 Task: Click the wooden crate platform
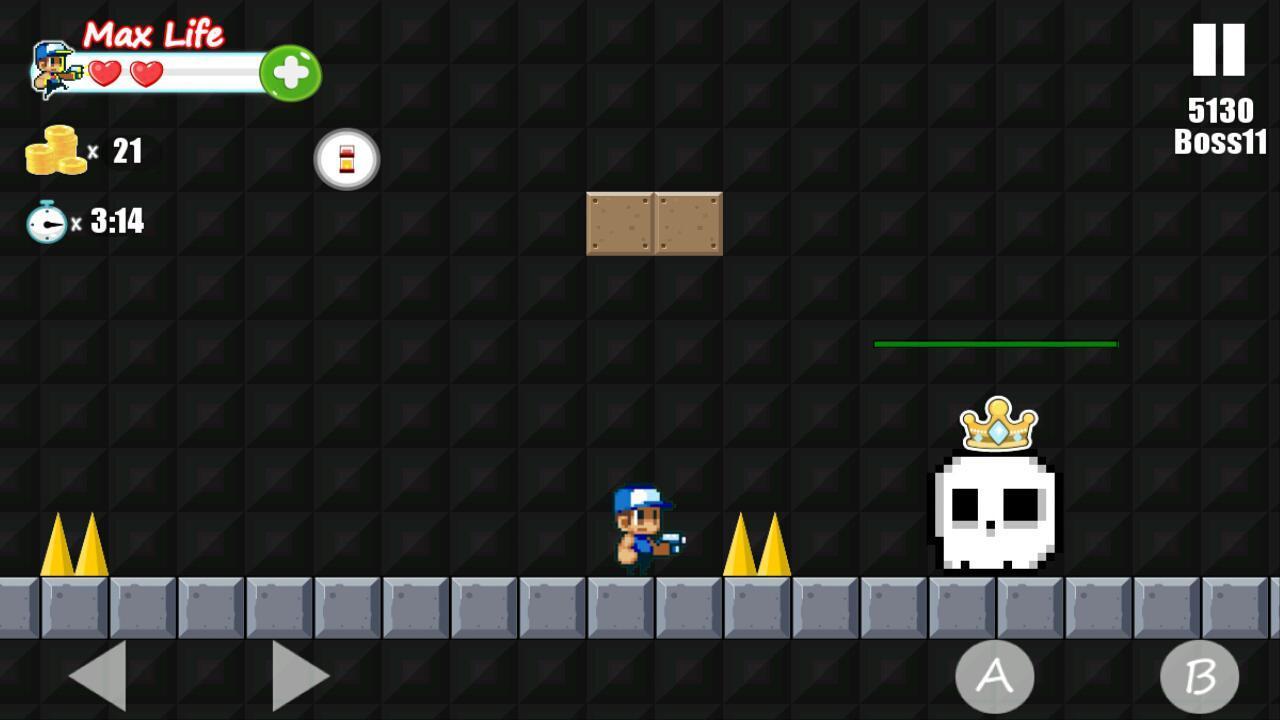point(654,223)
